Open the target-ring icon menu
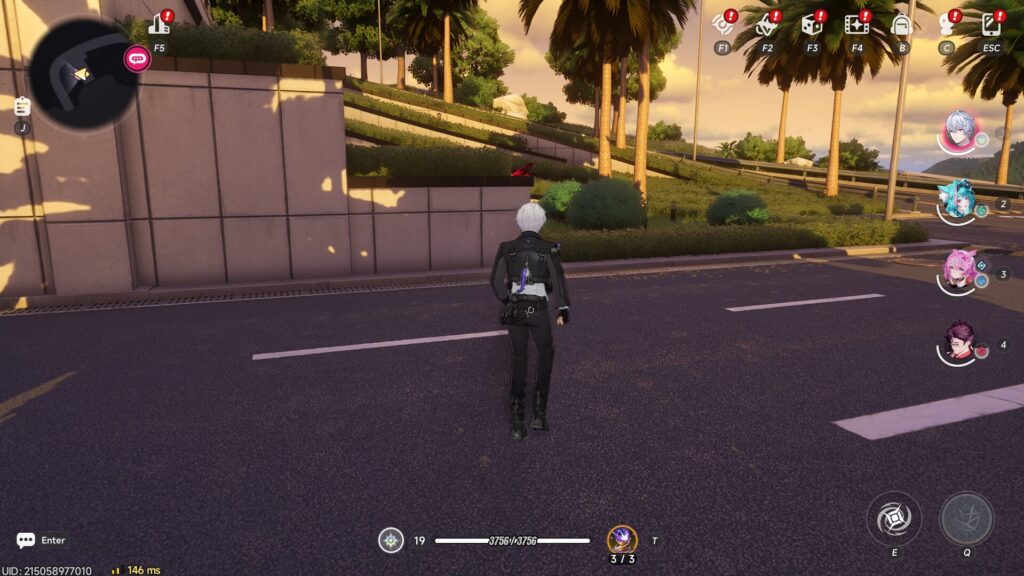This screenshot has width=1024, height=576. (x=722, y=25)
